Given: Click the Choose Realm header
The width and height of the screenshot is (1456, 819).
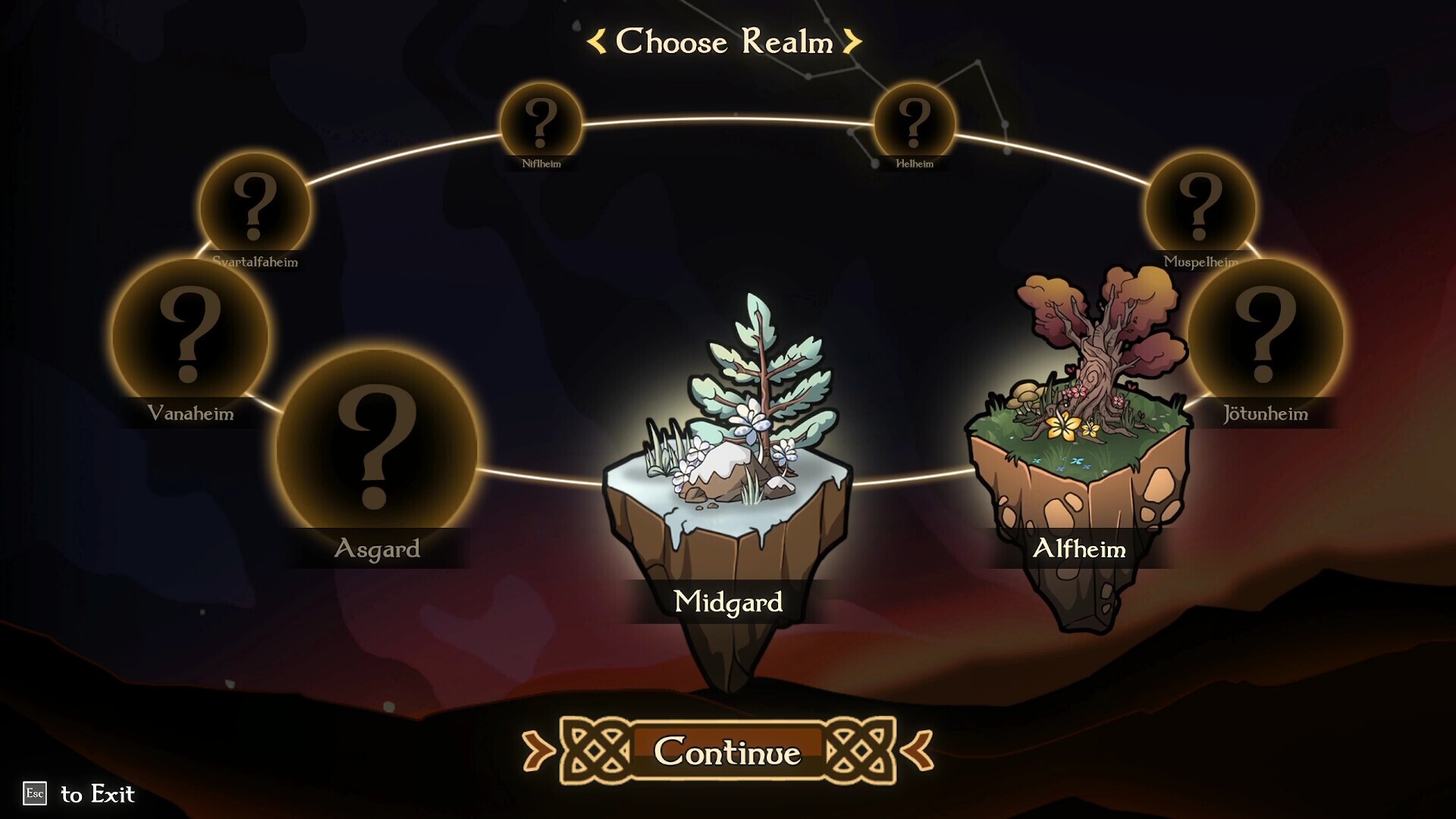Looking at the screenshot, I should pyautogui.click(x=723, y=43).
